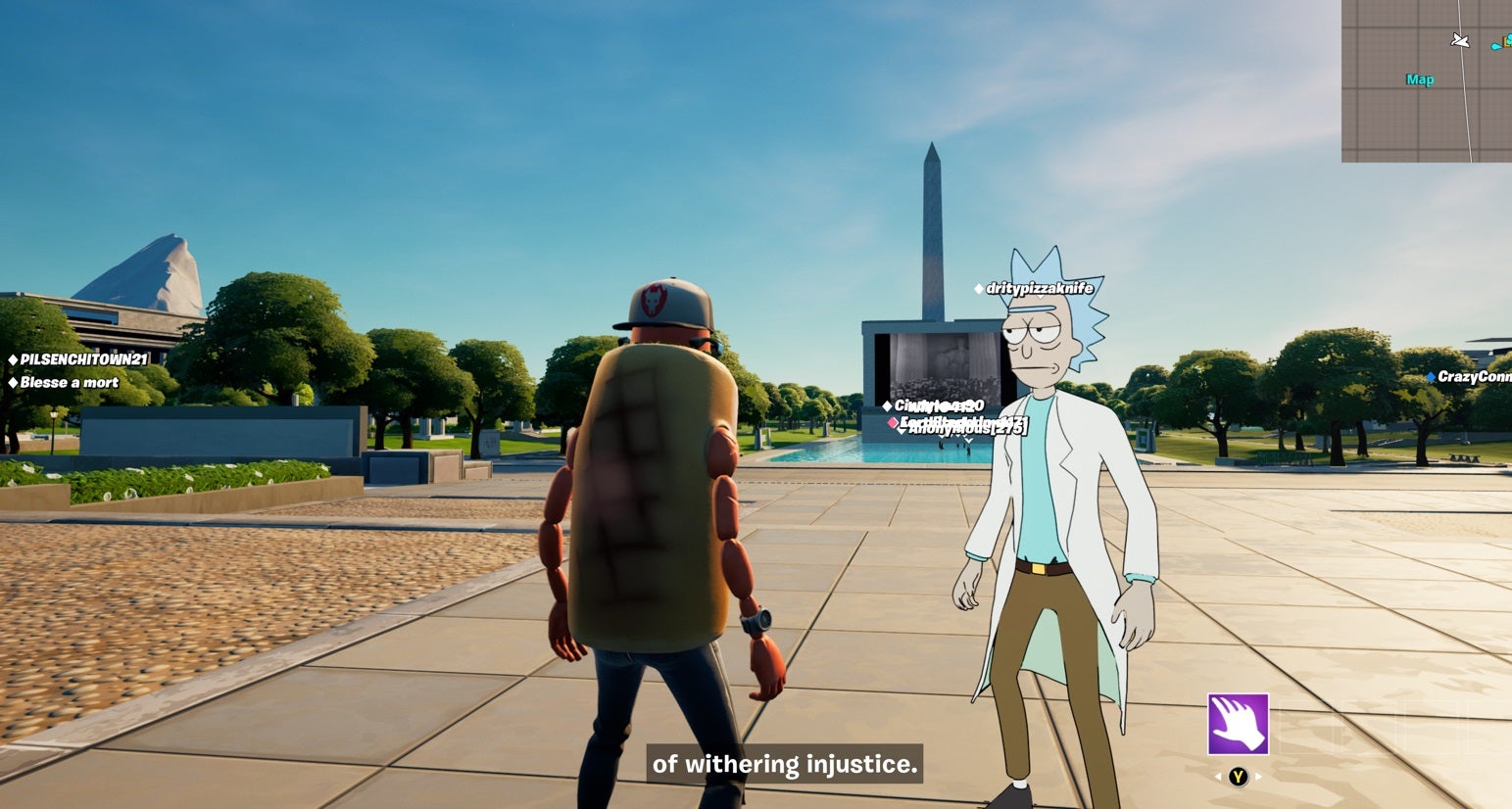Click the compass arrow atop the minimap
The width and height of the screenshot is (1512, 809).
point(1459,41)
